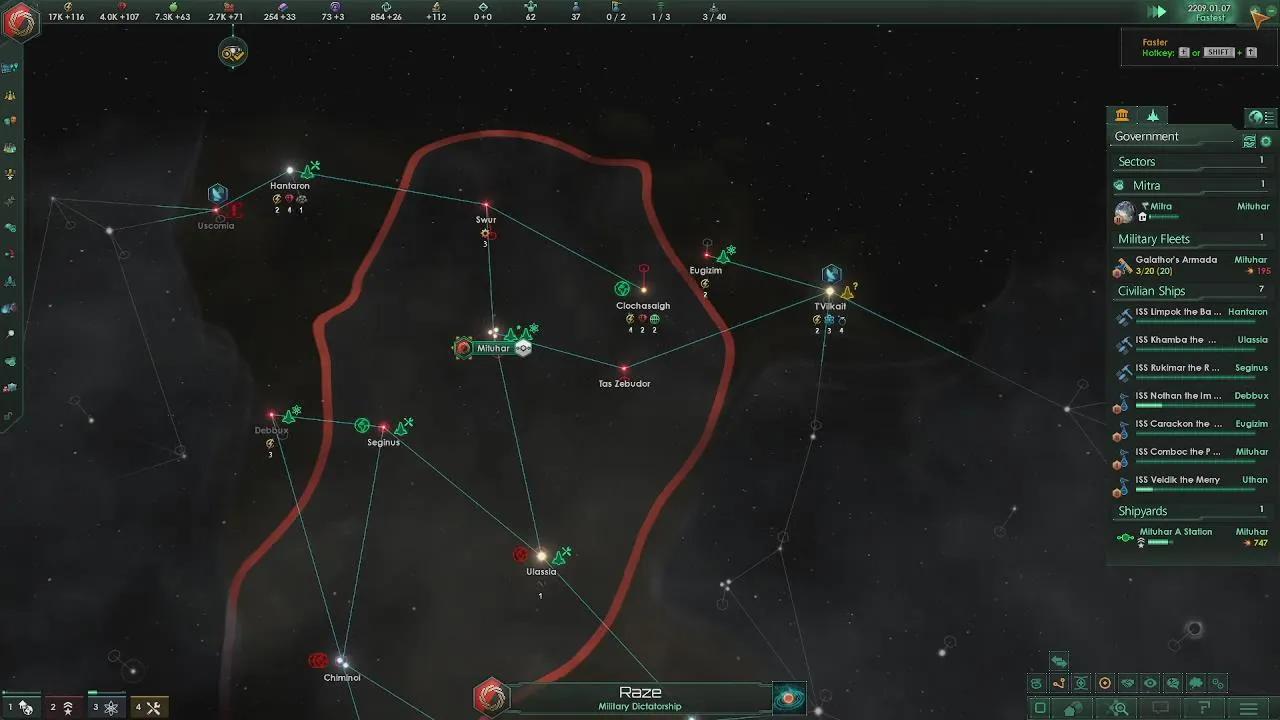Select the Mituhar home system label
Screen dimensions: 1280x720
(493, 348)
